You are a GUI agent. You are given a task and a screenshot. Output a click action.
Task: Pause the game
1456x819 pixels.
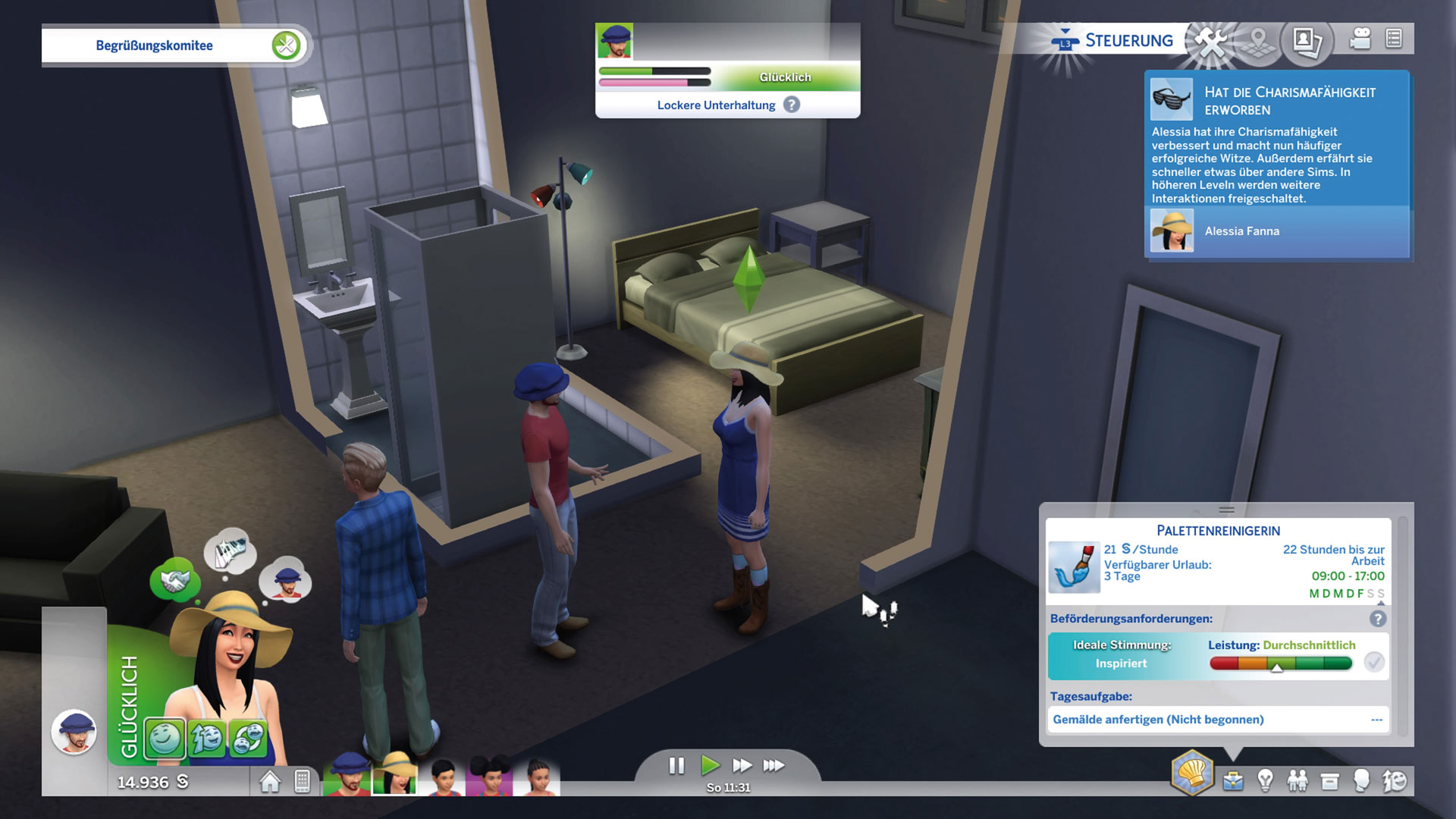pyautogui.click(x=676, y=766)
